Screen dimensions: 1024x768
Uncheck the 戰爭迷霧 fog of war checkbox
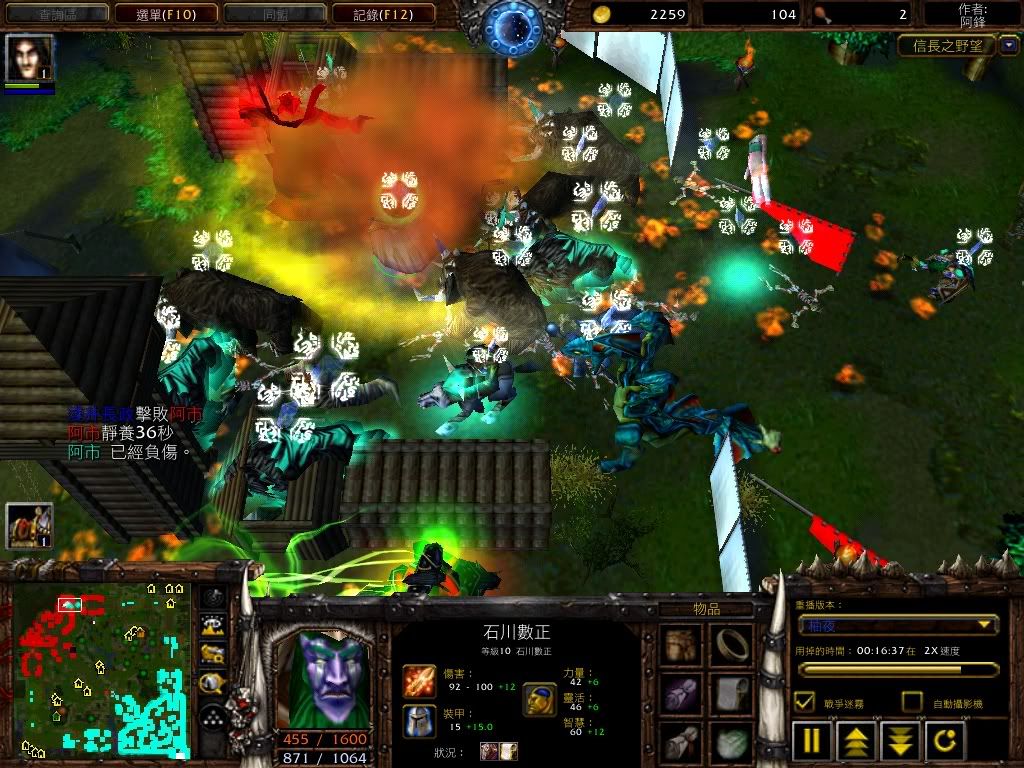pos(804,702)
